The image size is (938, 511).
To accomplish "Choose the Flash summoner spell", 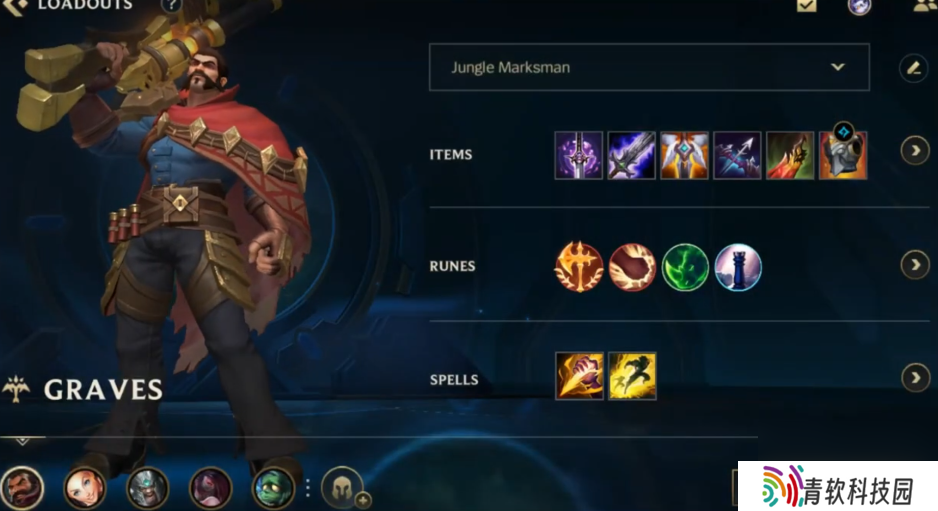I will (632, 376).
